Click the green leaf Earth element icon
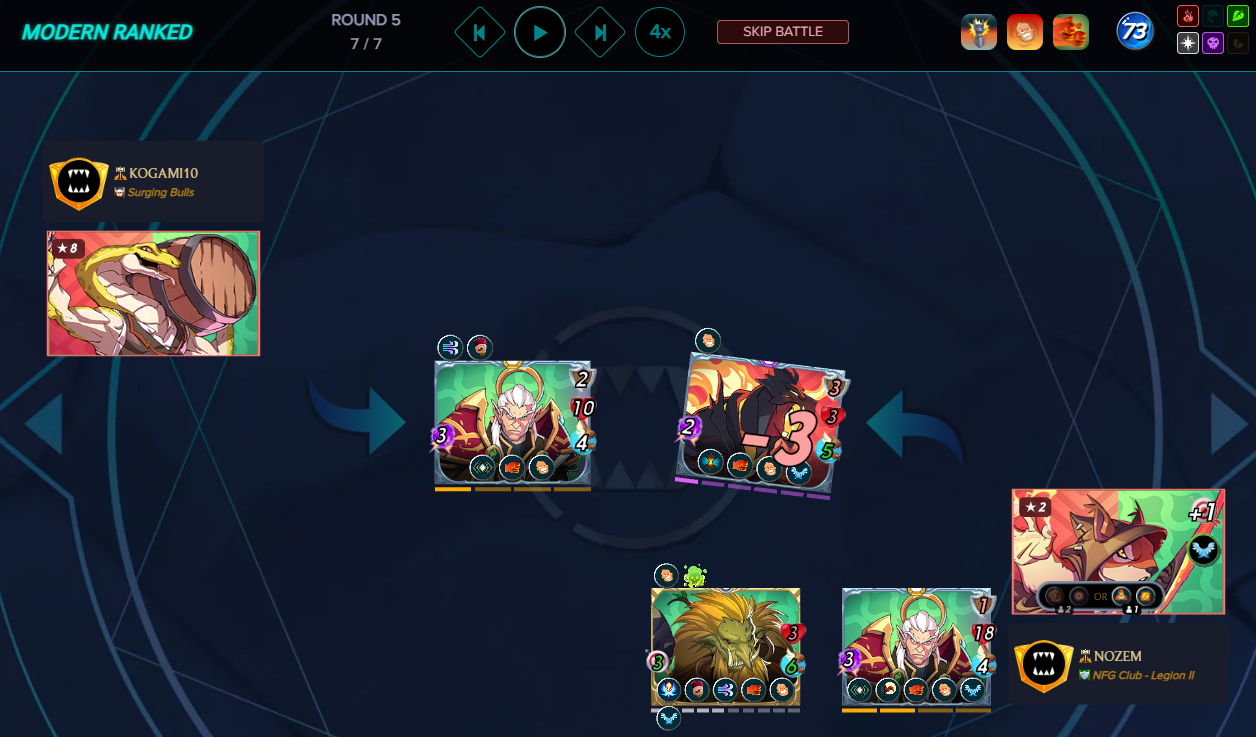The height and width of the screenshot is (737, 1256). pyautogui.click(x=1211, y=17)
